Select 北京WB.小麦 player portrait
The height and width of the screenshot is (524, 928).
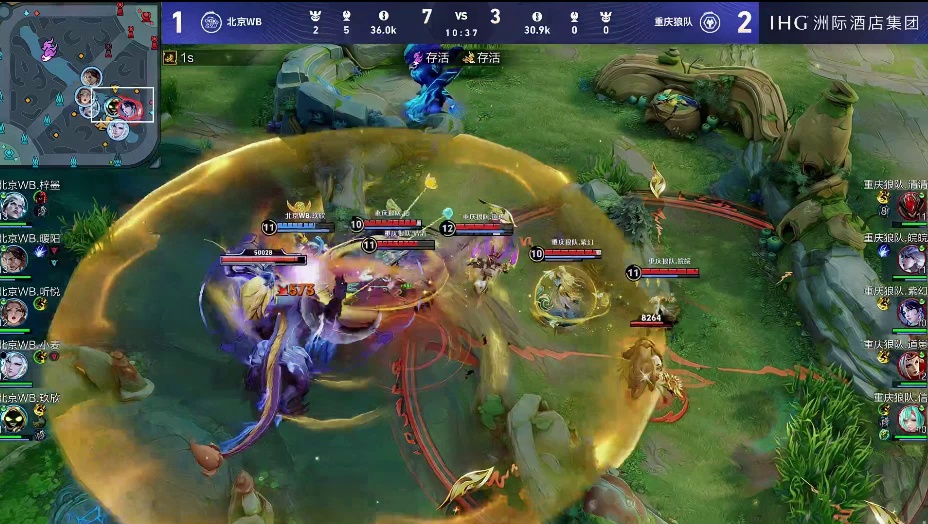[x=14, y=366]
